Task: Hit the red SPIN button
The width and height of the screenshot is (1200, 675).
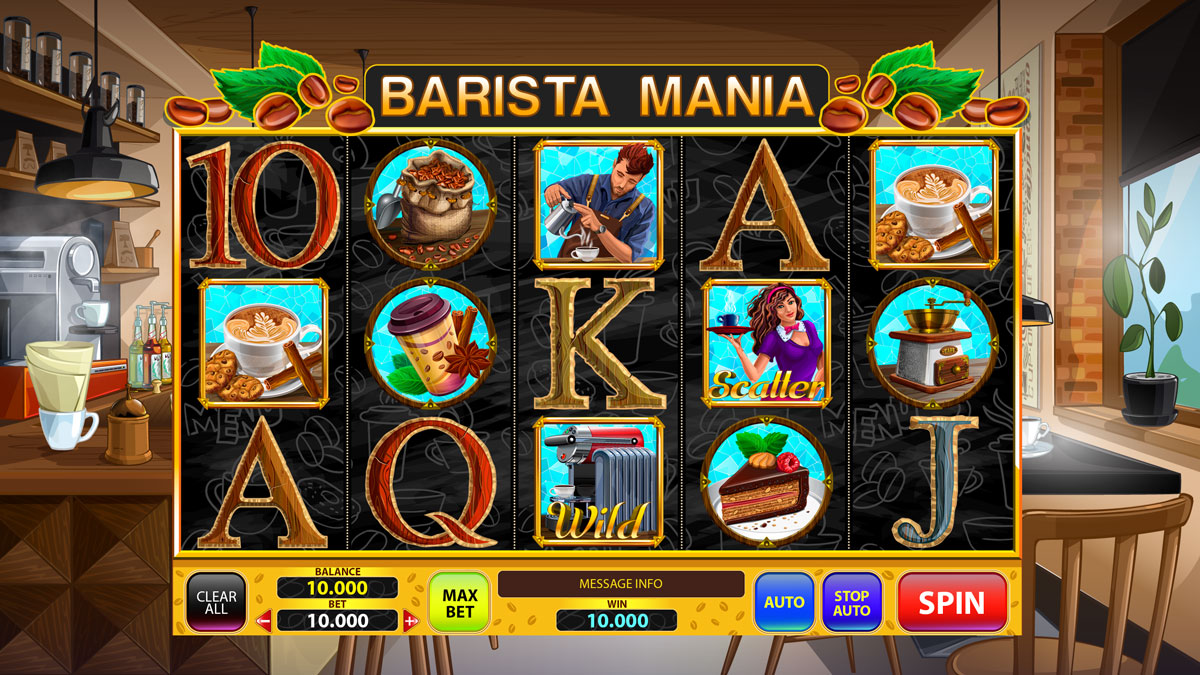Action: point(951,602)
